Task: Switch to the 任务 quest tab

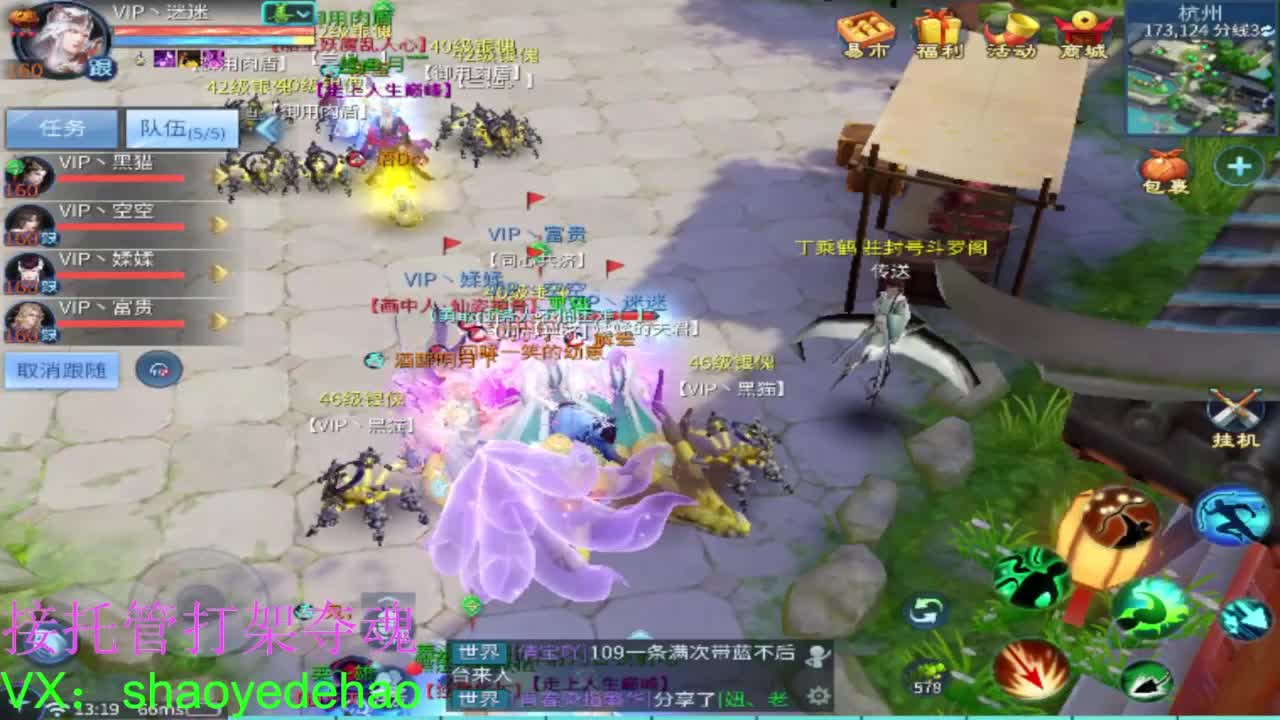Action: point(62,126)
